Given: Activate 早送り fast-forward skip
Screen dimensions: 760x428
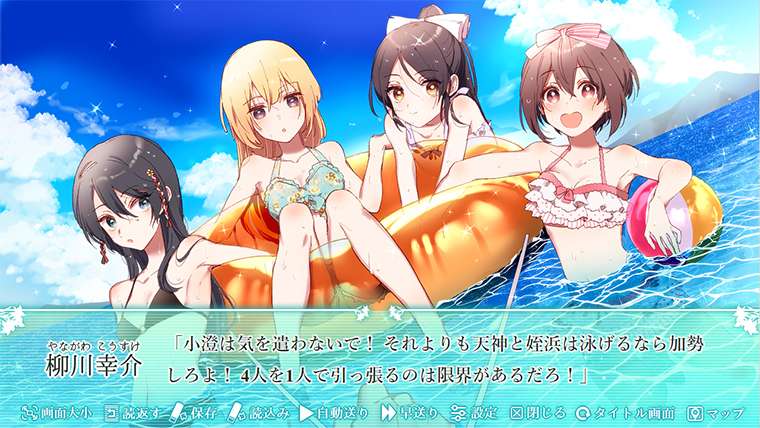Looking at the screenshot, I should coord(409,412).
